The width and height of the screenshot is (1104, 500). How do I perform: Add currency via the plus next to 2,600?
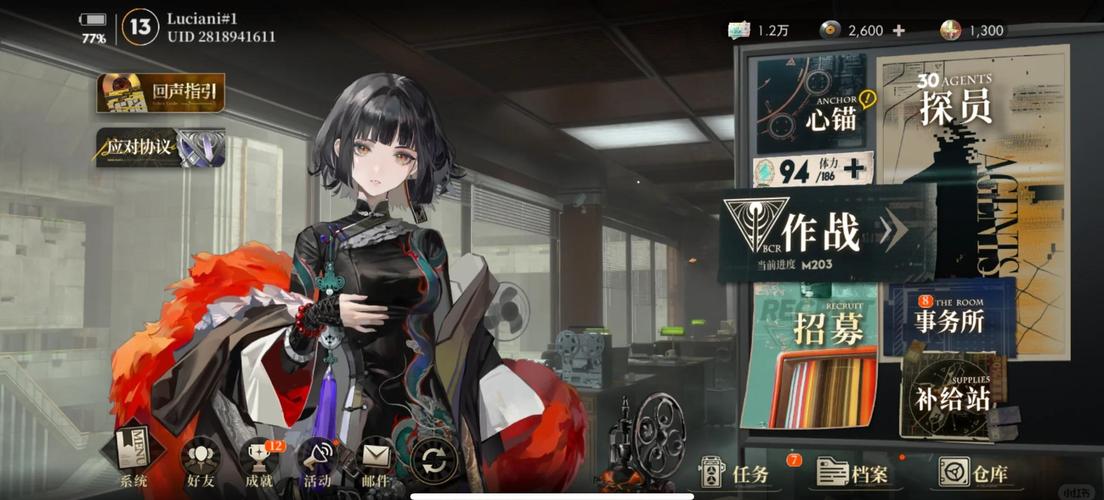click(x=899, y=30)
